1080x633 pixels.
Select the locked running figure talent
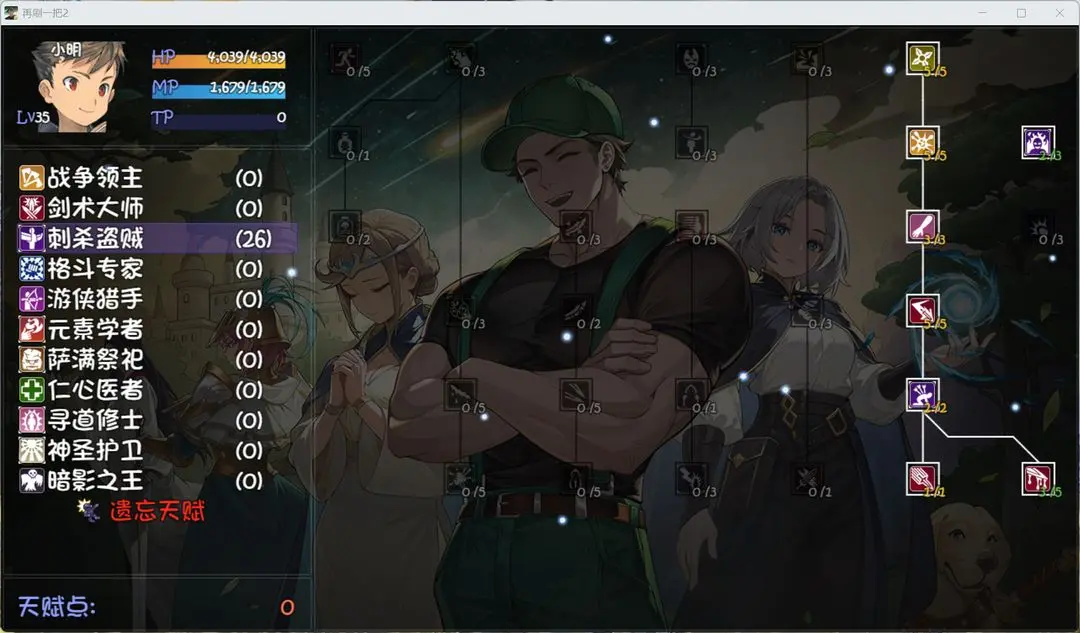pos(345,58)
